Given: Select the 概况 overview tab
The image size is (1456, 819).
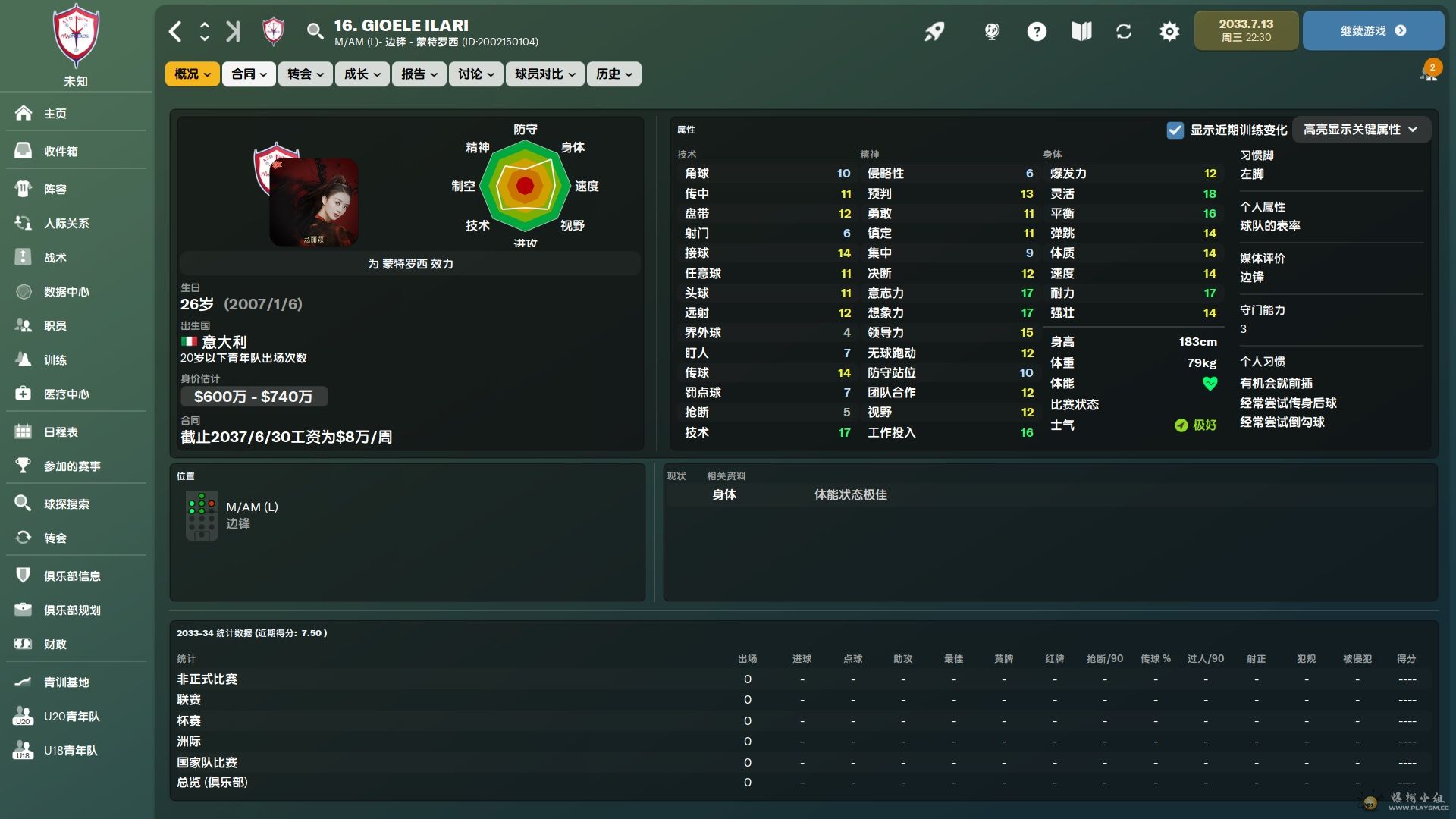Looking at the screenshot, I should click(x=192, y=74).
